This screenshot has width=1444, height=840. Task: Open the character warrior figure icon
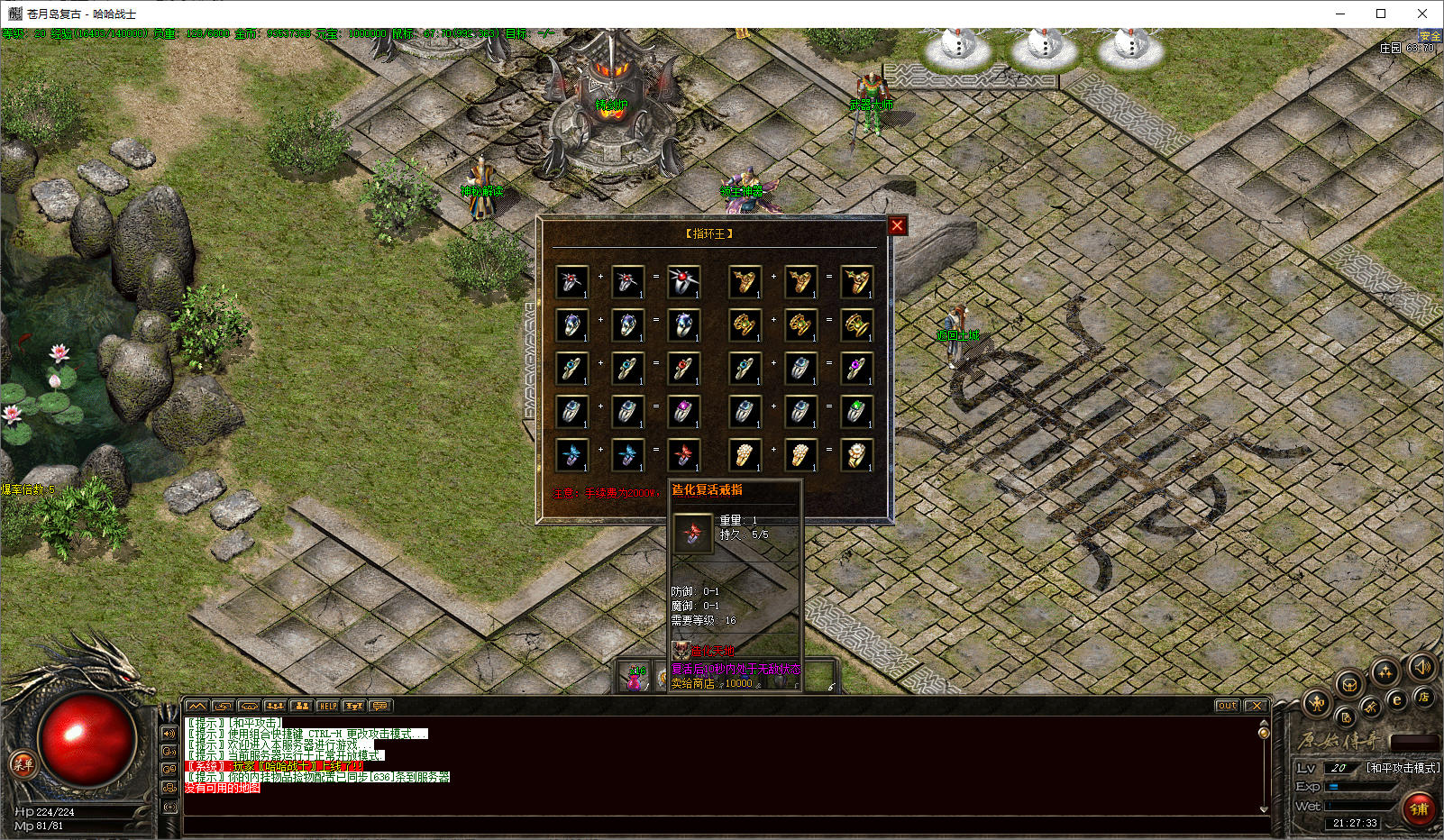[1317, 704]
